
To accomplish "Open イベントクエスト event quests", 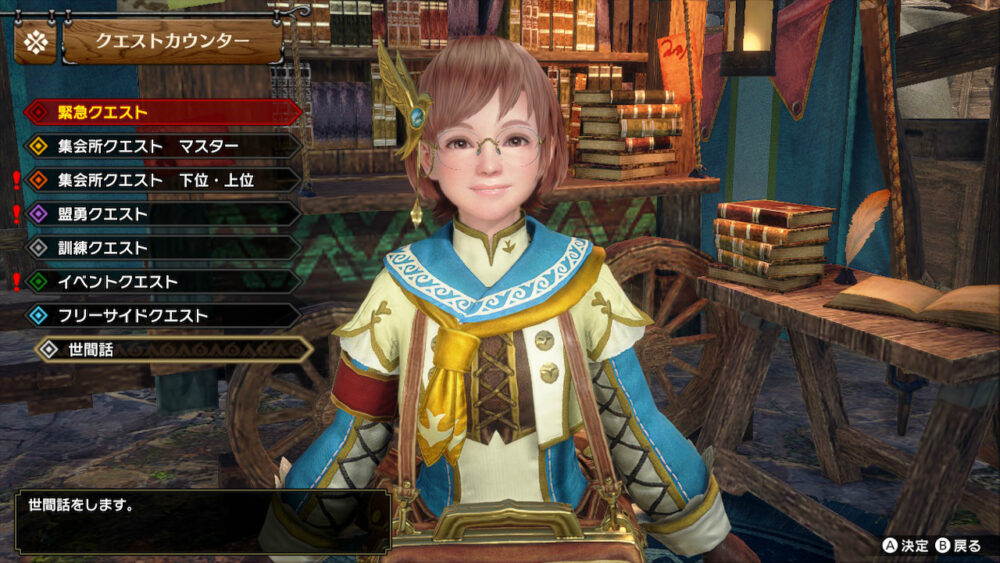I will 160,282.
